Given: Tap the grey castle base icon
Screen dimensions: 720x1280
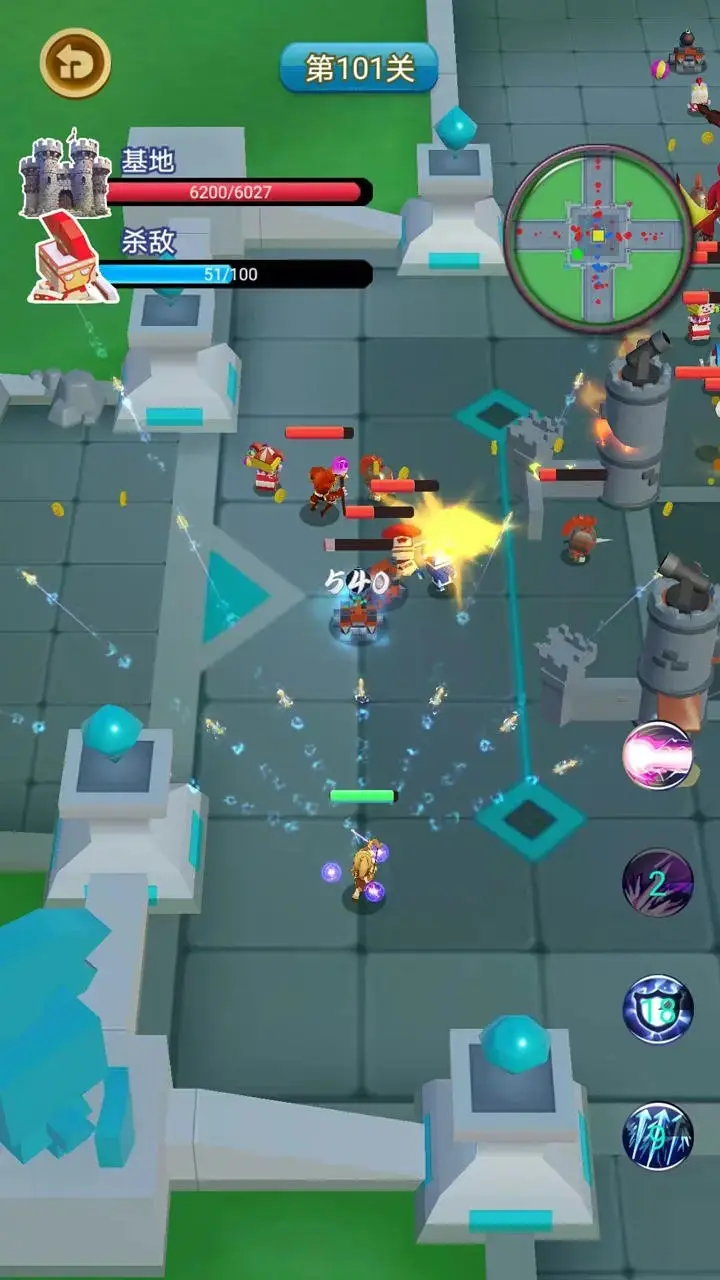Looking at the screenshot, I should 64,176.
